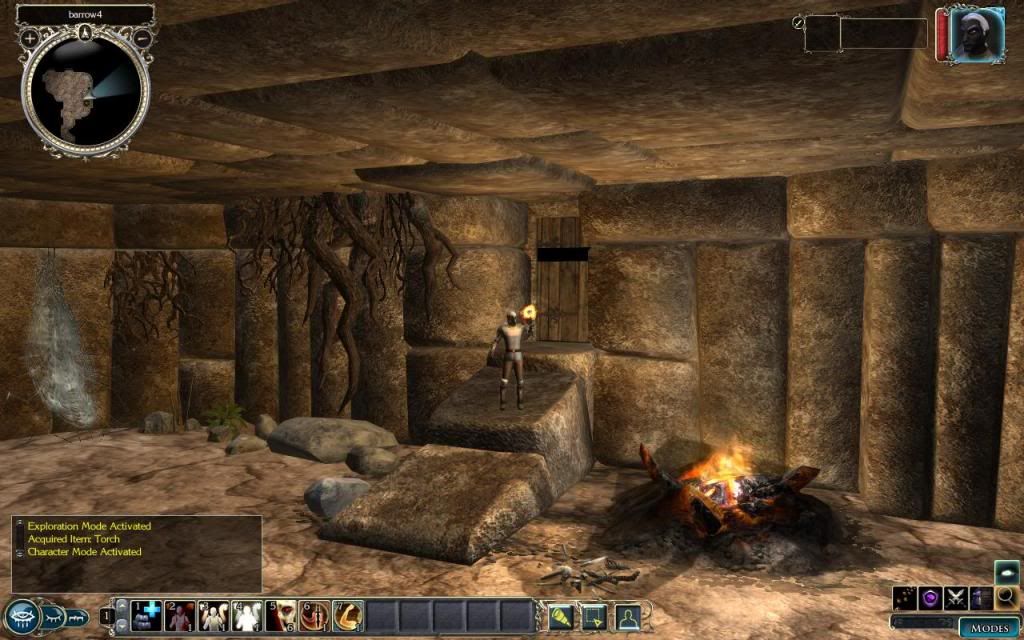Click the yellow flashlight button beside the hotbar
The height and width of the screenshot is (640, 1024).
click(x=561, y=615)
